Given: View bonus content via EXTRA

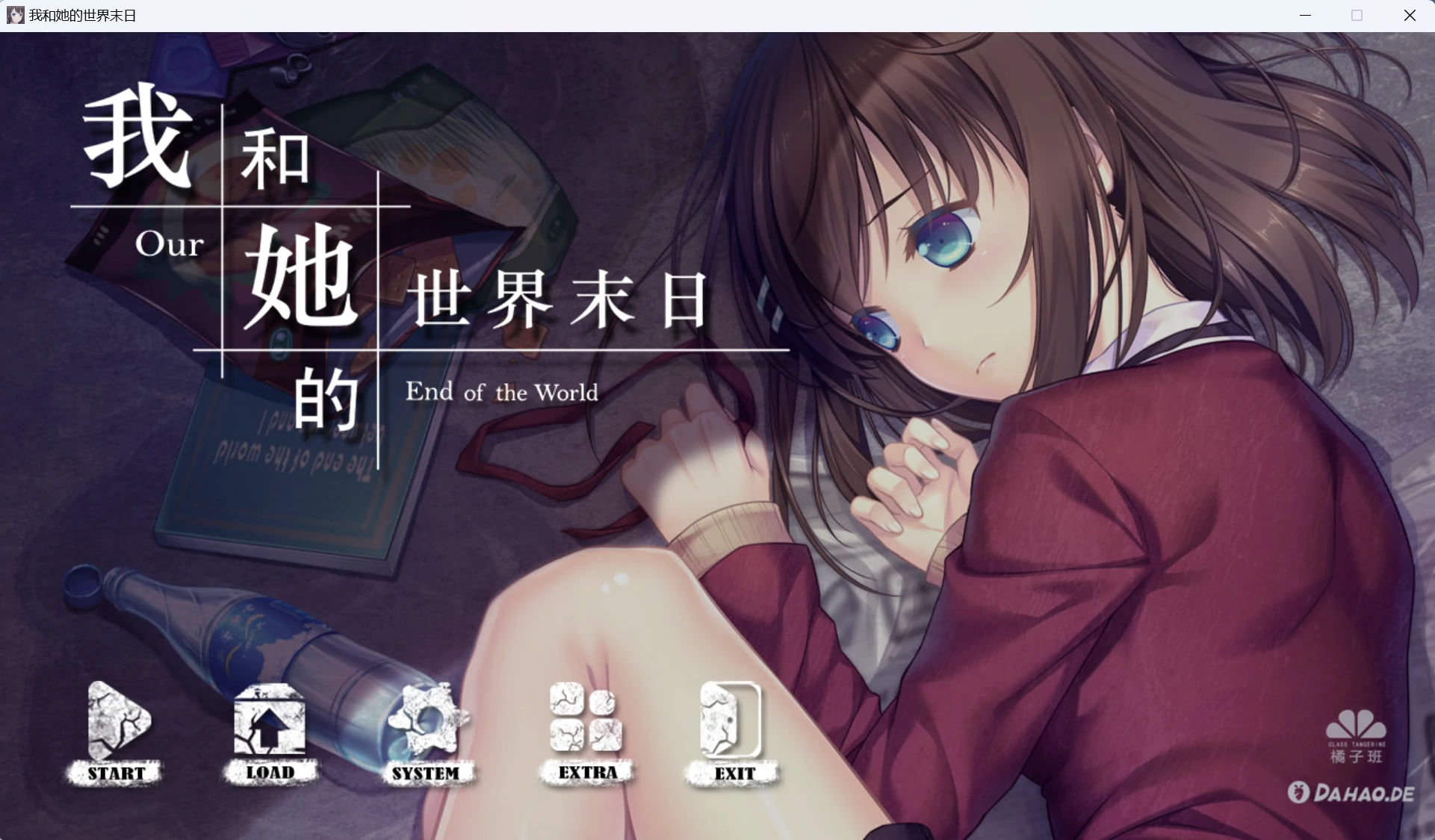Looking at the screenshot, I should tap(586, 773).
